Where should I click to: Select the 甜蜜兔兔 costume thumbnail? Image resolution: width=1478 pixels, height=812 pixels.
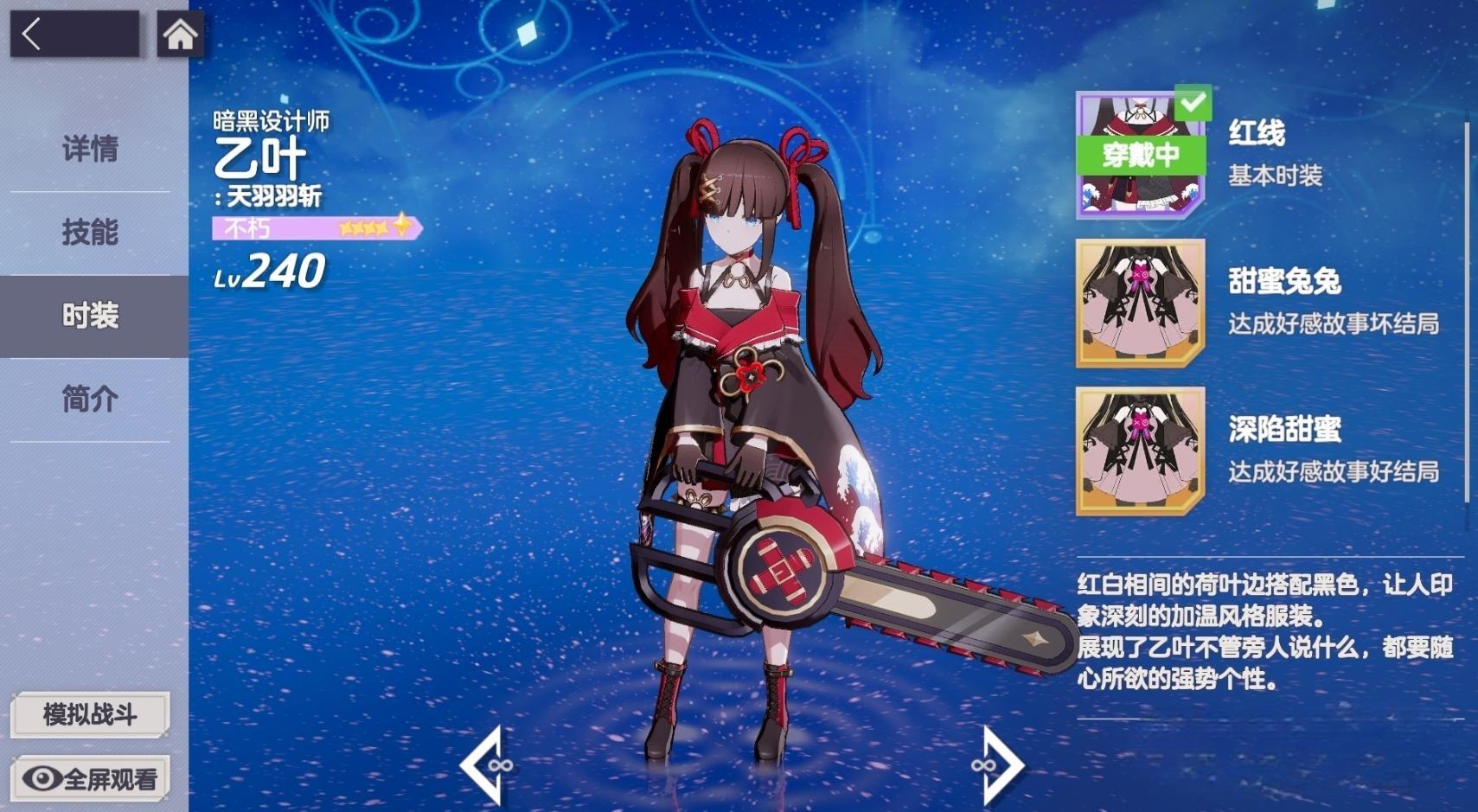pyautogui.click(x=1140, y=304)
